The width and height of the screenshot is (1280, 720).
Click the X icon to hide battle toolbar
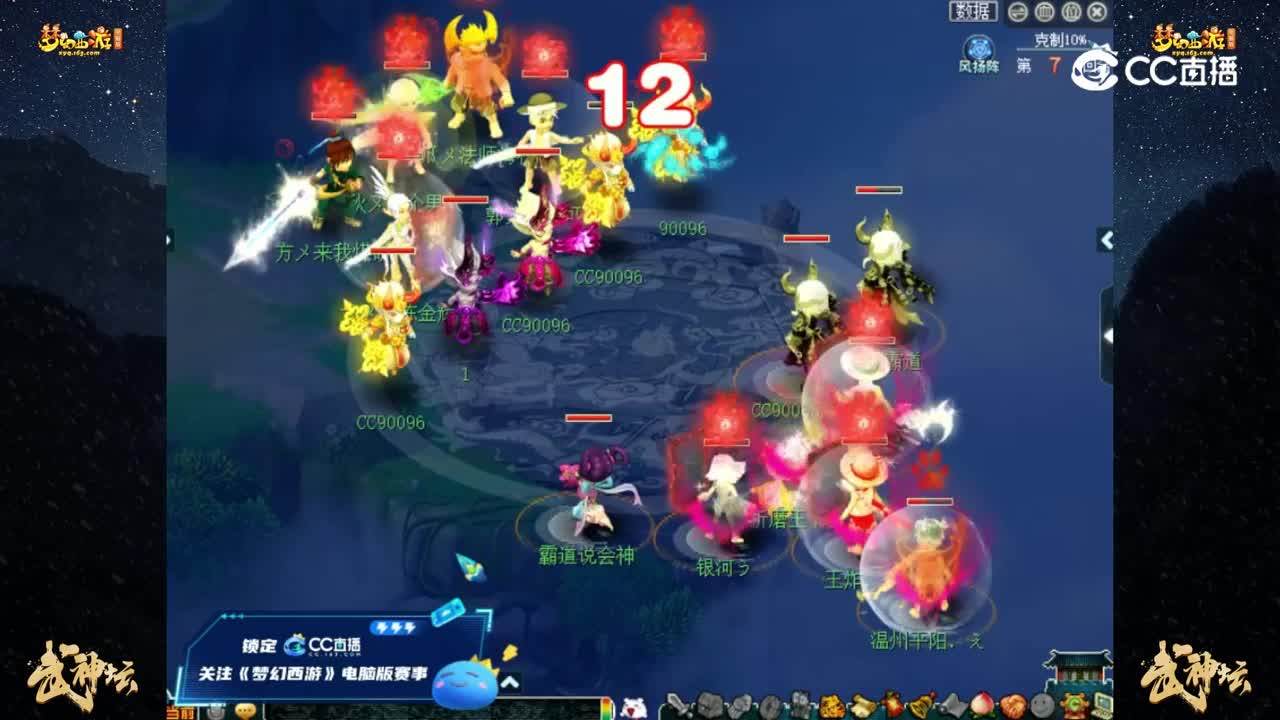click(1096, 12)
